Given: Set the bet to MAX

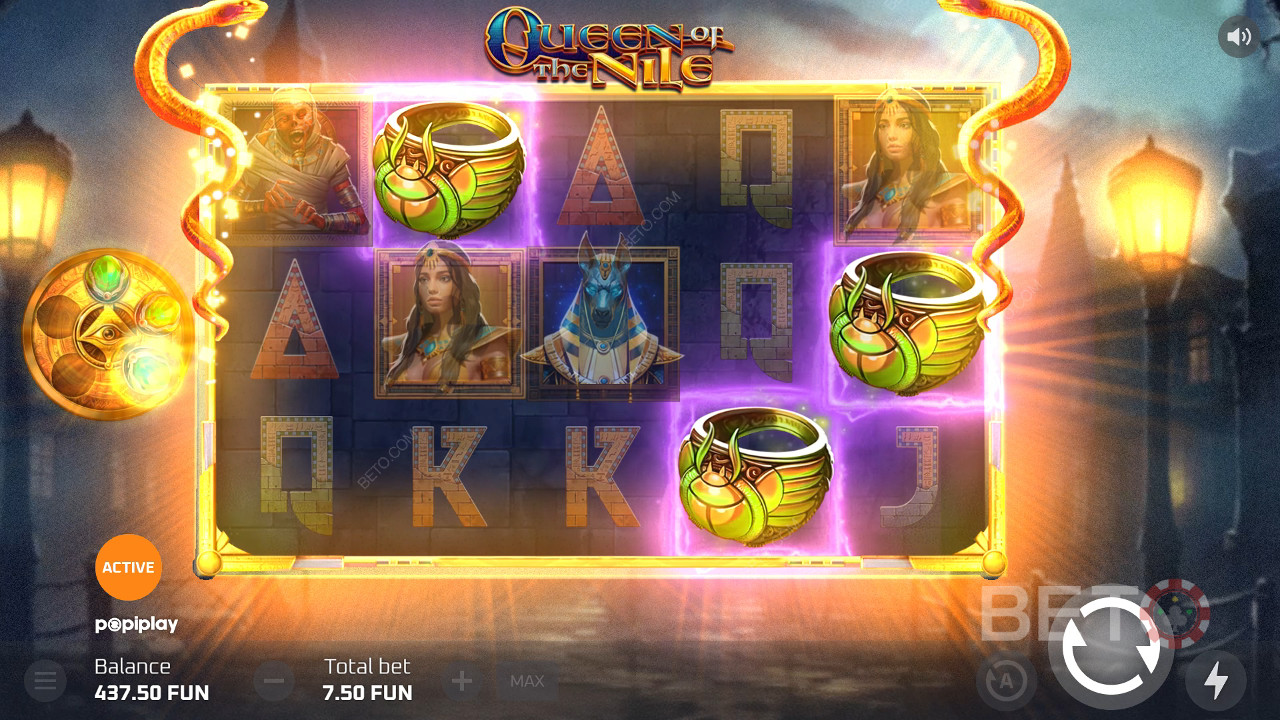Looking at the screenshot, I should [527, 682].
